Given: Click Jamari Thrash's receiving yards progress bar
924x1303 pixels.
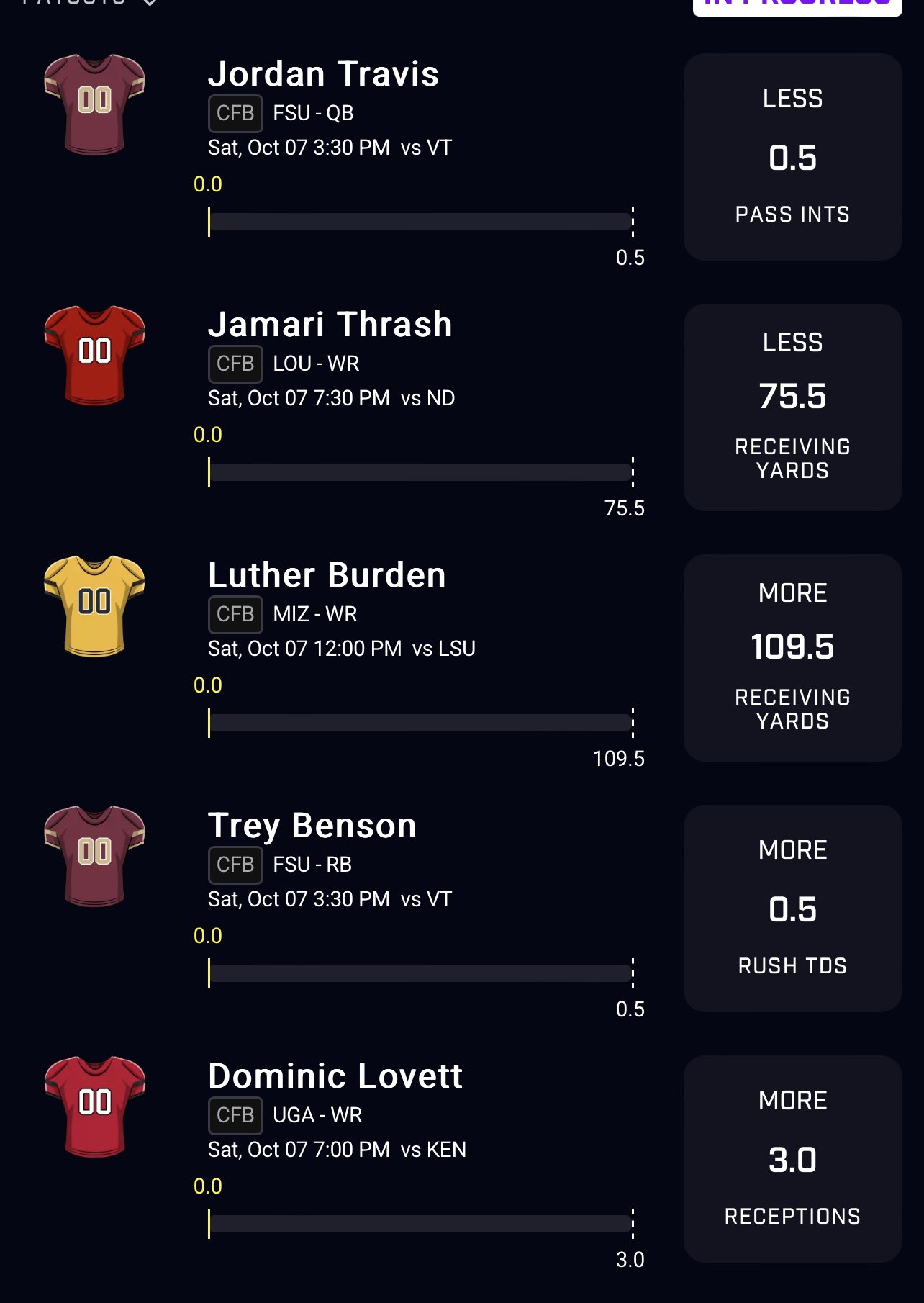Looking at the screenshot, I should 421,472.
